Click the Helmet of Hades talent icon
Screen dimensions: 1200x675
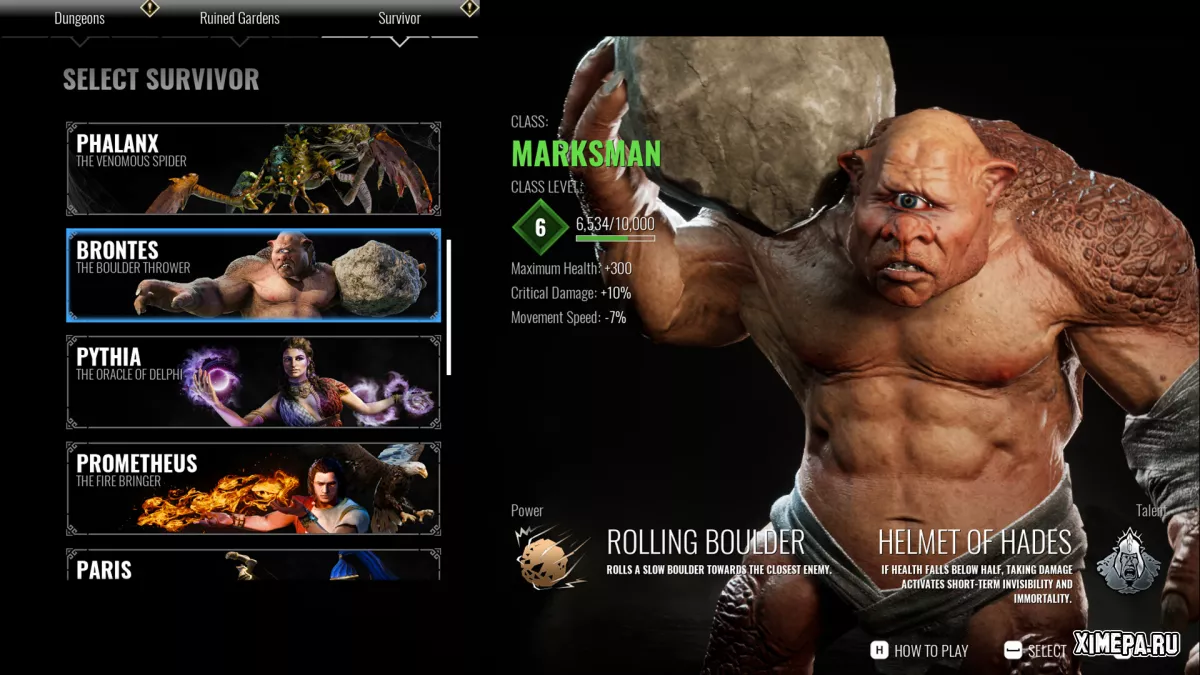click(1128, 561)
